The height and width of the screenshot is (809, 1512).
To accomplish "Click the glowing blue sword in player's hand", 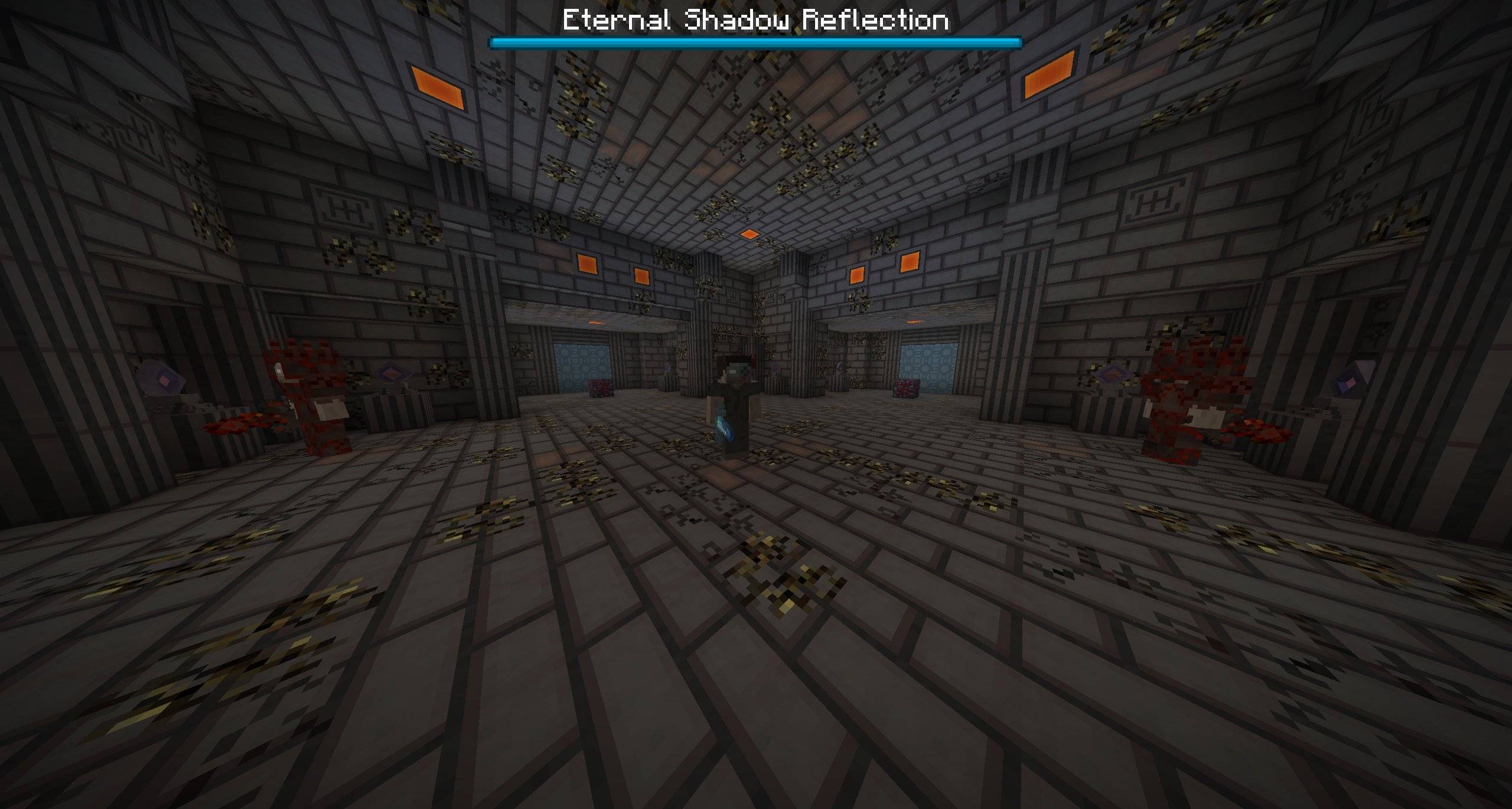I will [x=722, y=428].
